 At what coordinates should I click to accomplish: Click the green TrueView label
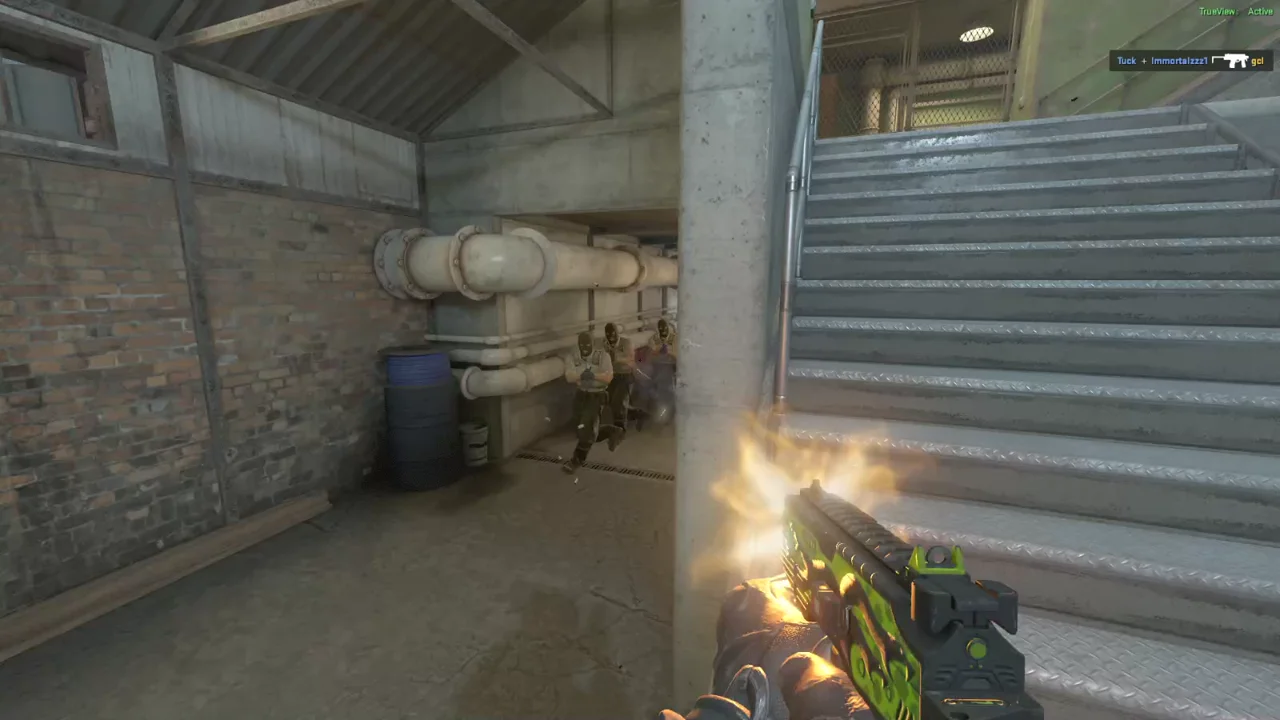click(x=1219, y=11)
